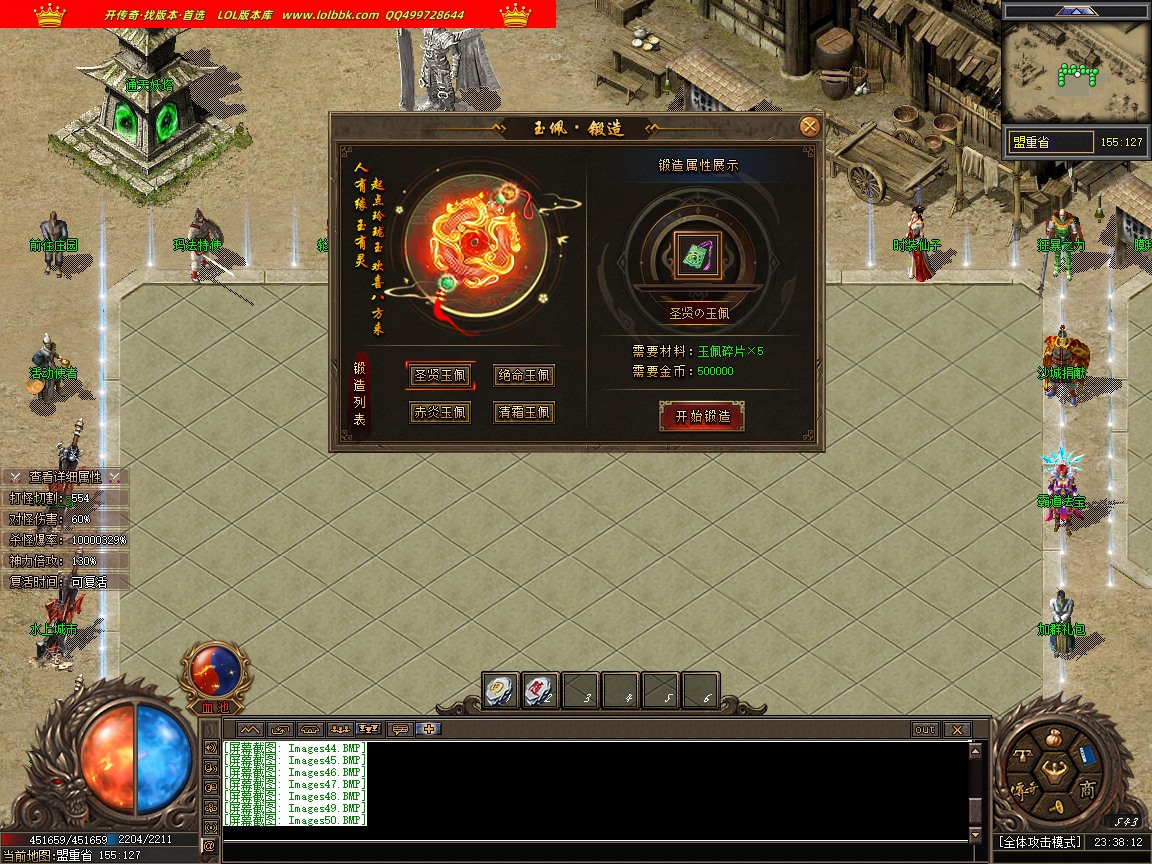Open the 商 shop button
The image size is (1152, 864).
click(x=1087, y=789)
